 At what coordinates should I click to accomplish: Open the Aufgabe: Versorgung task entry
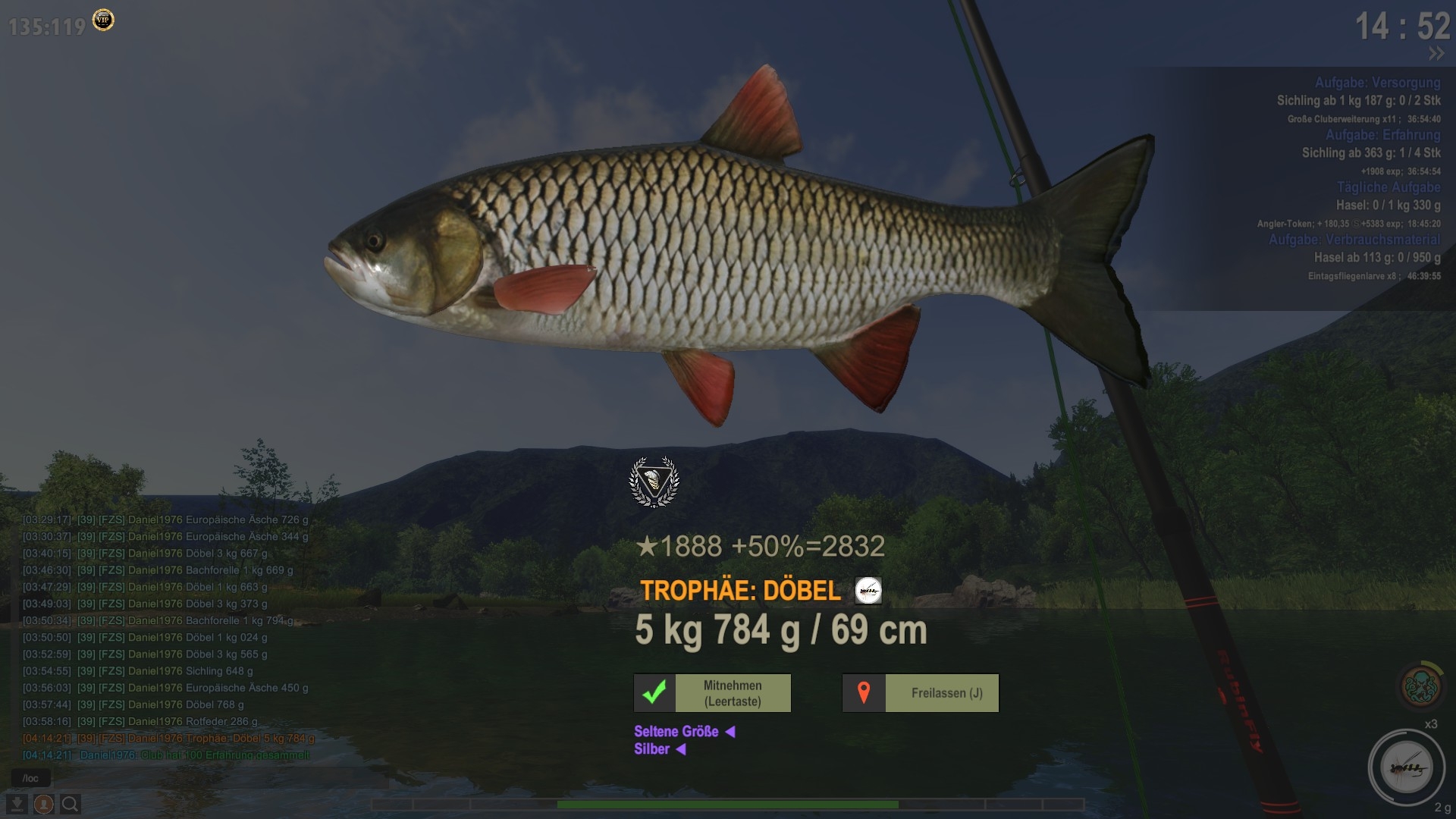pos(1377,83)
